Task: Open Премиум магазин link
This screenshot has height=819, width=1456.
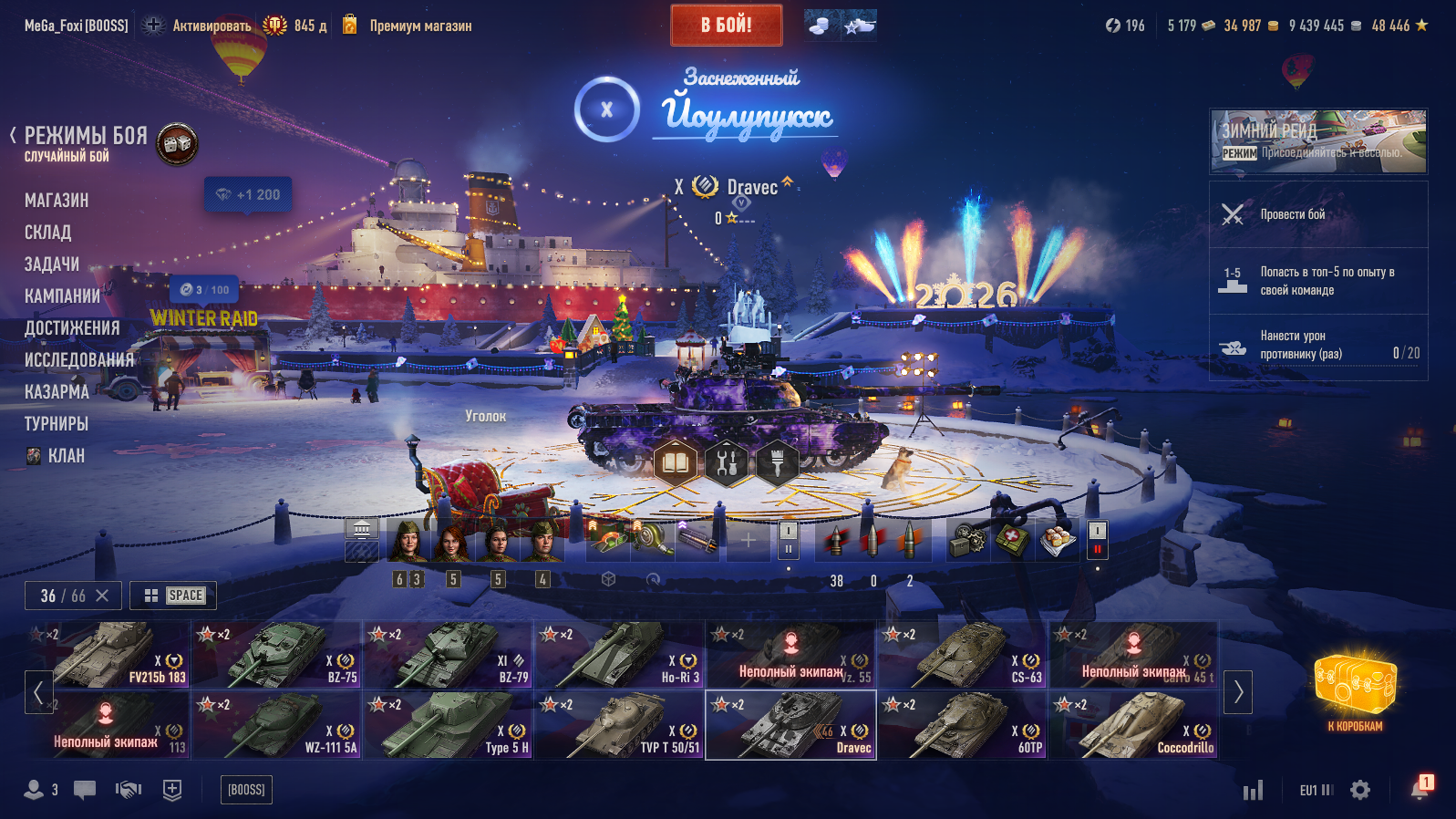Action: (x=420, y=26)
